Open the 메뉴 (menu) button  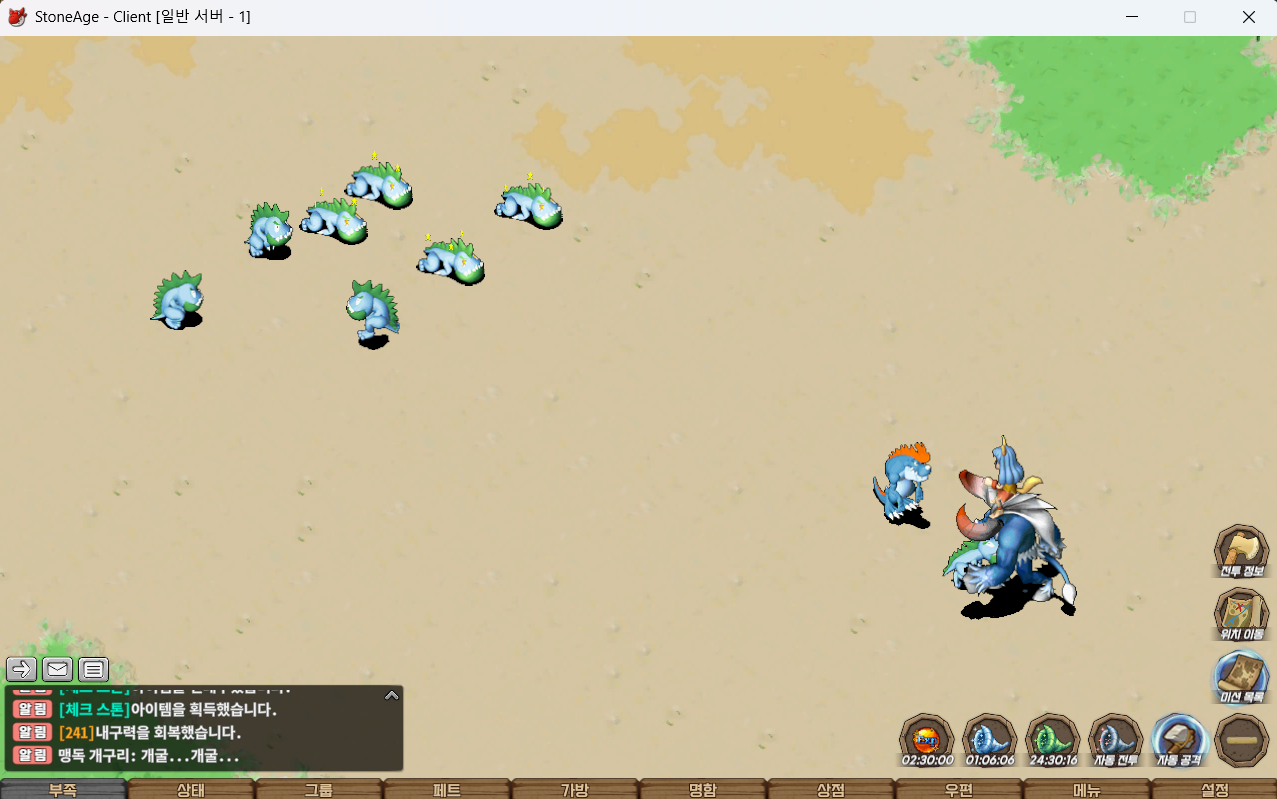(x=1087, y=789)
